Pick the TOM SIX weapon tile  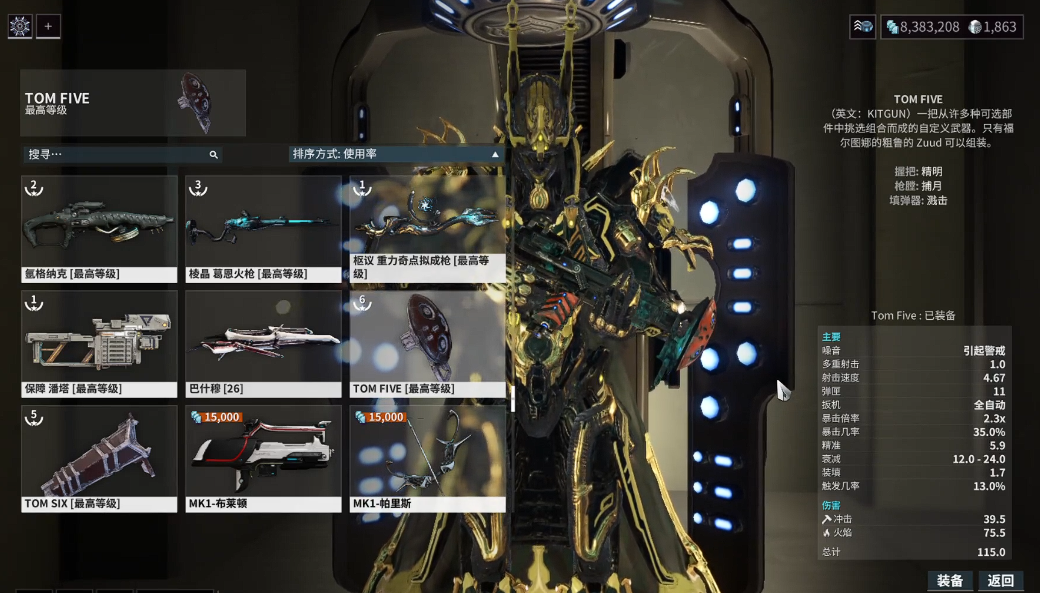pyautogui.click(x=99, y=458)
